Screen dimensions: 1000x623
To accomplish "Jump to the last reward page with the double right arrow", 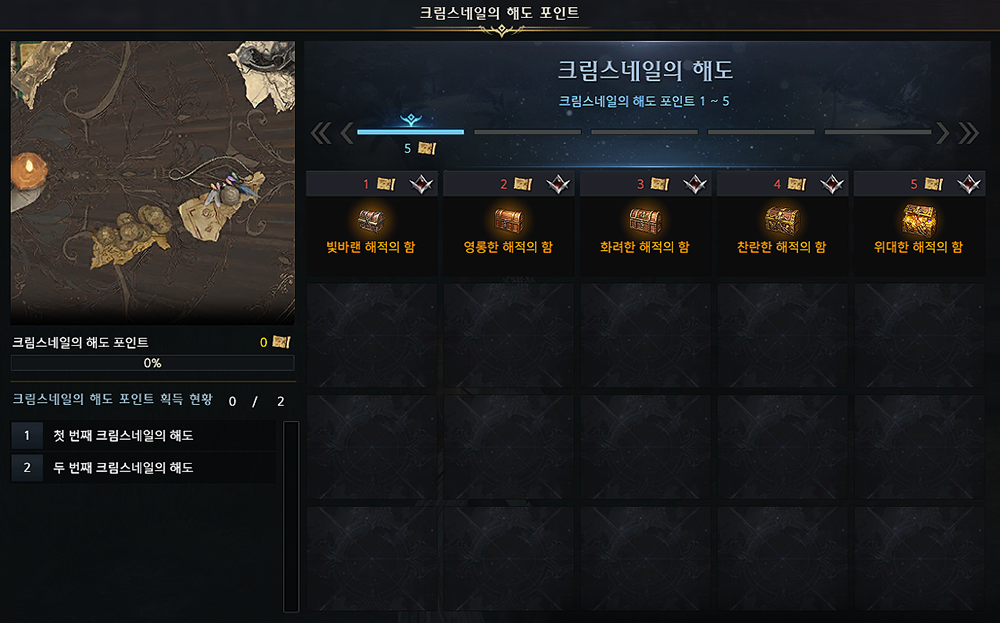I will tap(968, 133).
